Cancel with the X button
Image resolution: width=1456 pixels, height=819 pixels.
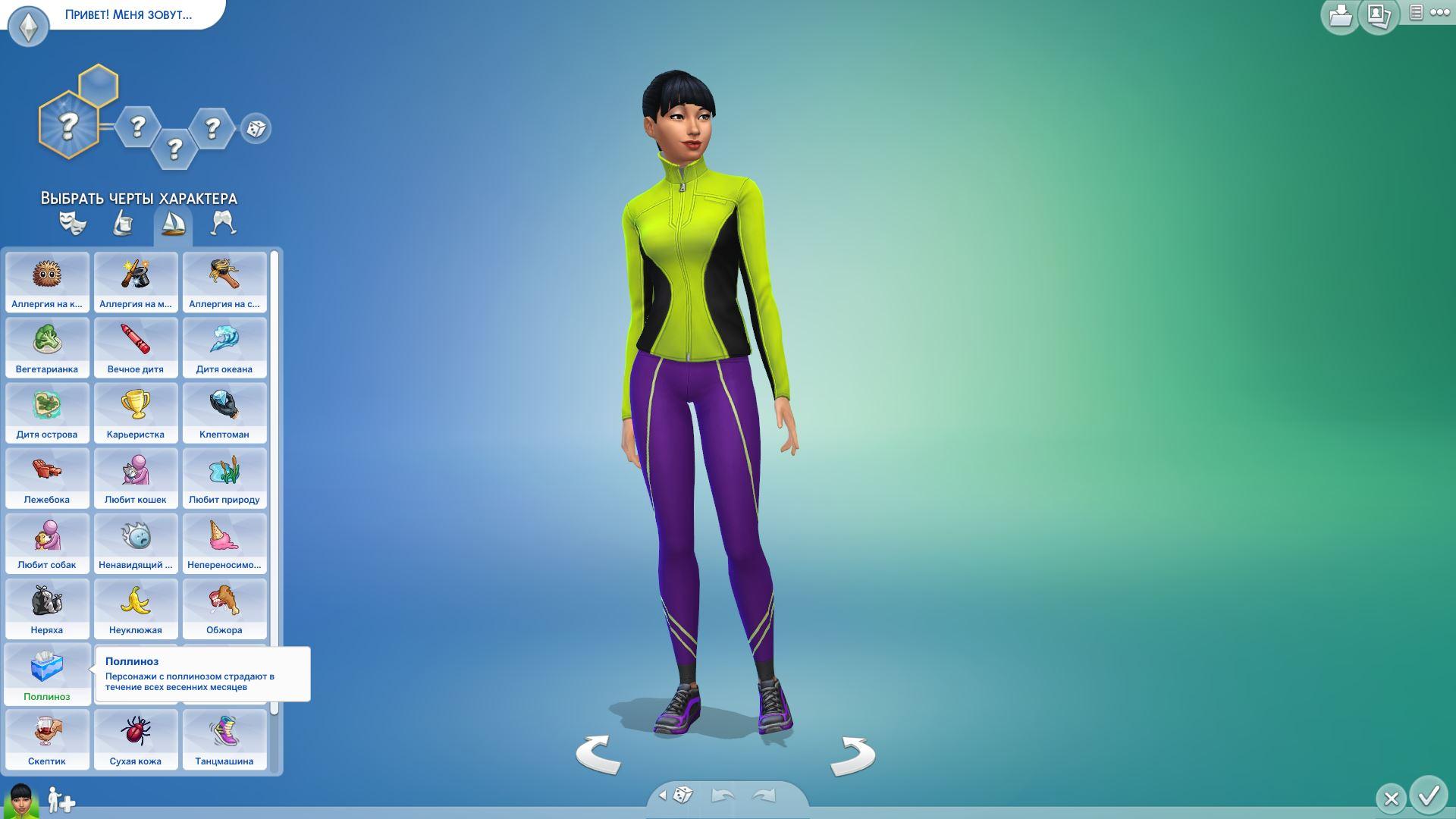tap(1391, 799)
